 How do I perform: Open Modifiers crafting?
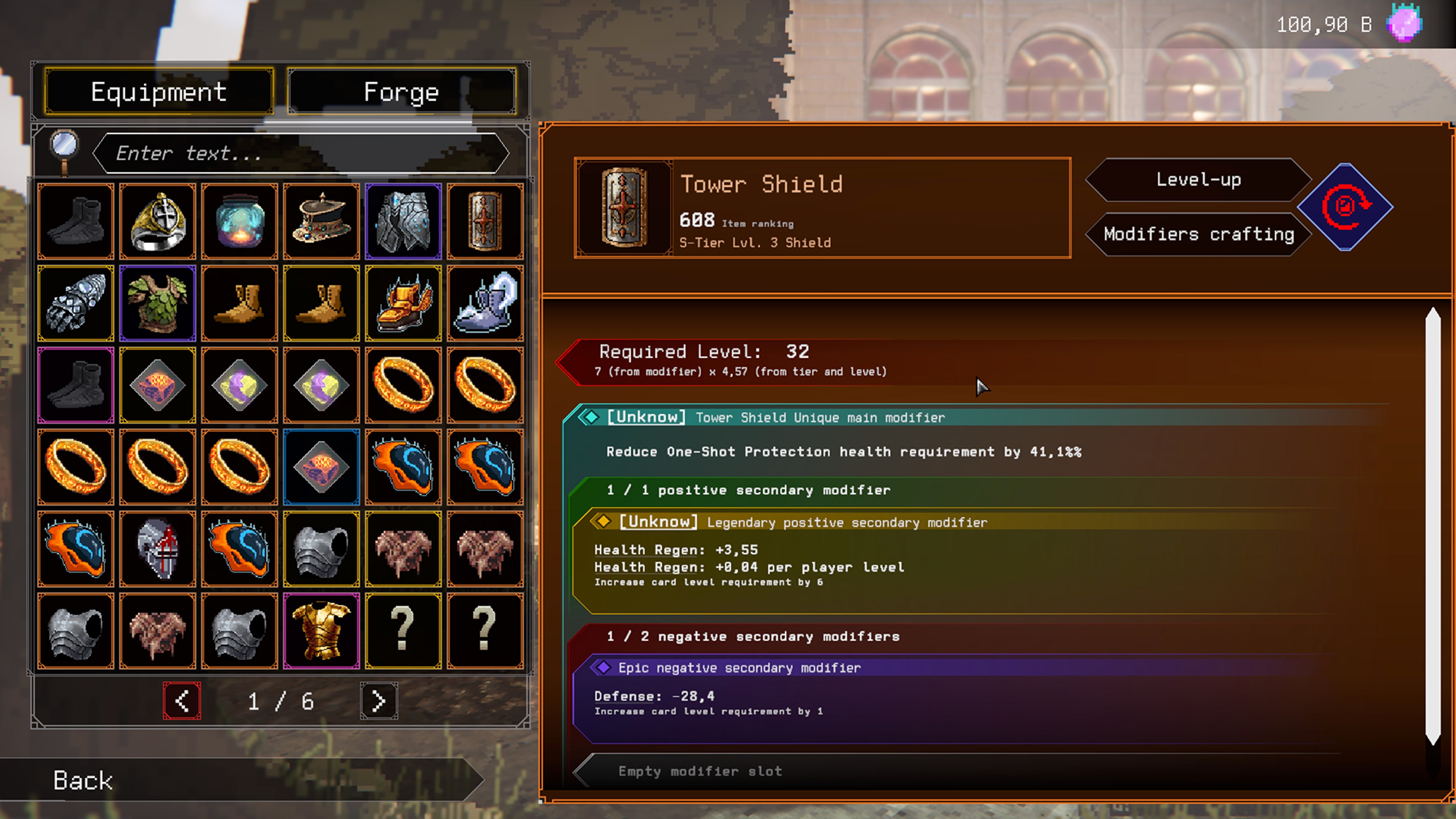(x=1198, y=234)
